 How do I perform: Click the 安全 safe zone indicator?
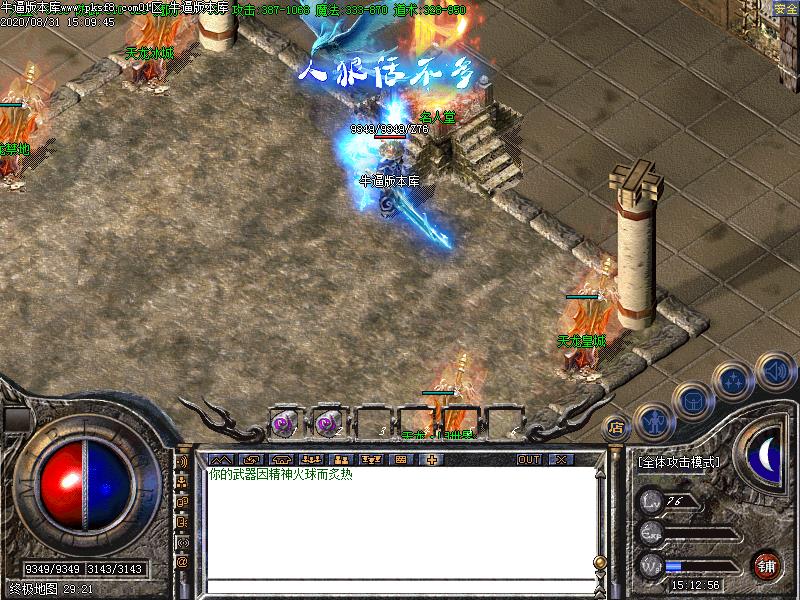[x=785, y=8]
